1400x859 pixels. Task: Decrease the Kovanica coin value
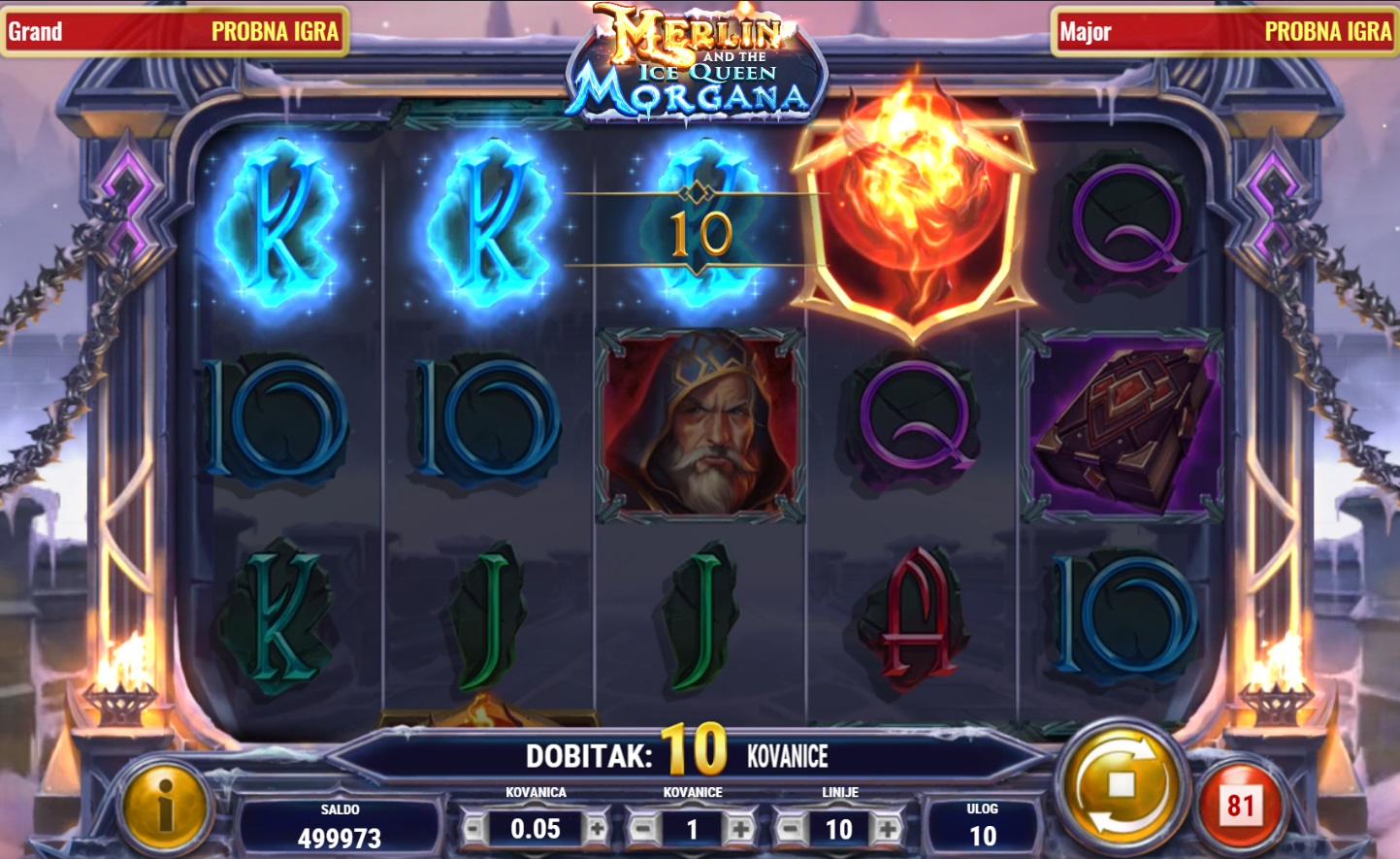click(473, 829)
